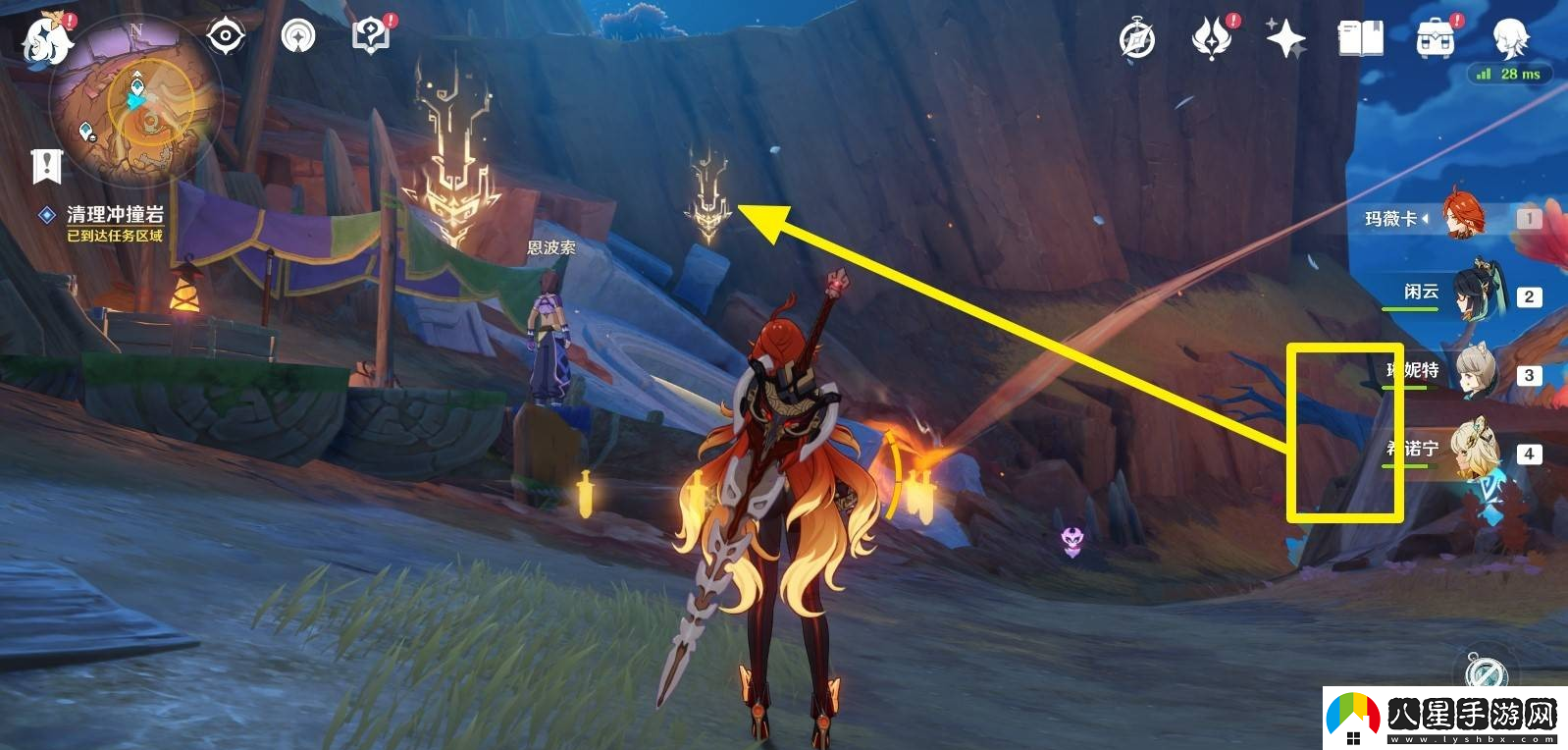
Task: Open the question-mark tutorial book icon
Action: (x=371, y=37)
